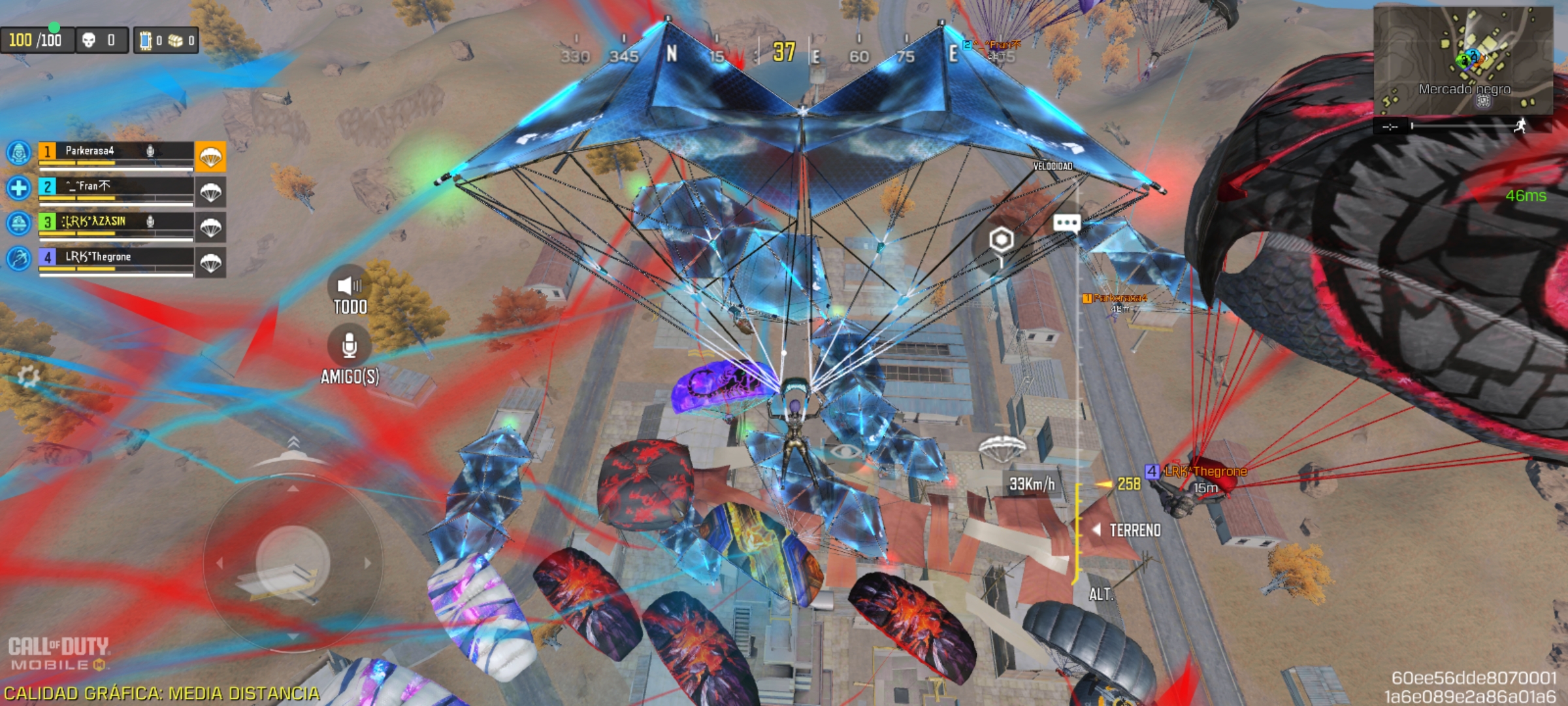
Task: Open the quick chat bubble
Action: (x=1066, y=224)
